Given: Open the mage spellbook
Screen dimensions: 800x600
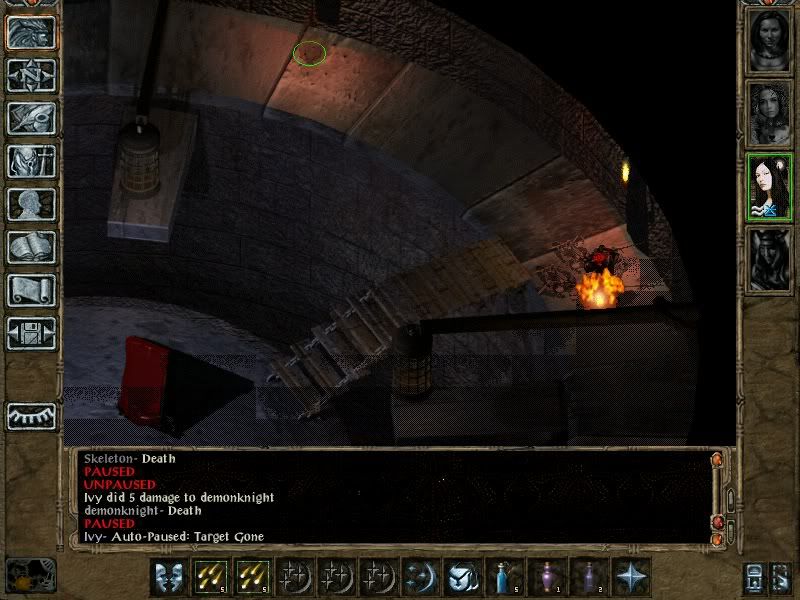Looking at the screenshot, I should tap(31, 247).
